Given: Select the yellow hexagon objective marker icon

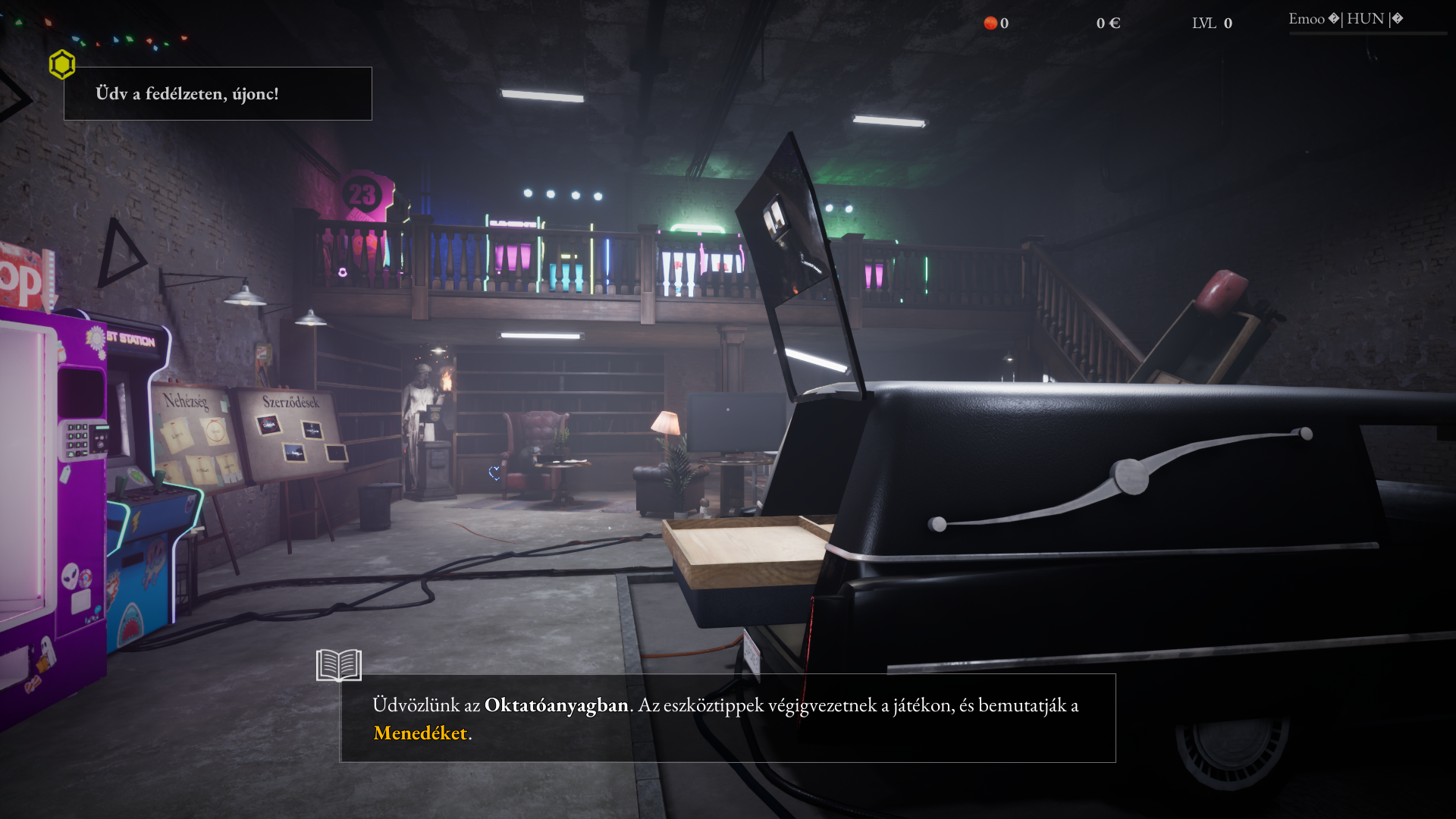Looking at the screenshot, I should point(62,64).
